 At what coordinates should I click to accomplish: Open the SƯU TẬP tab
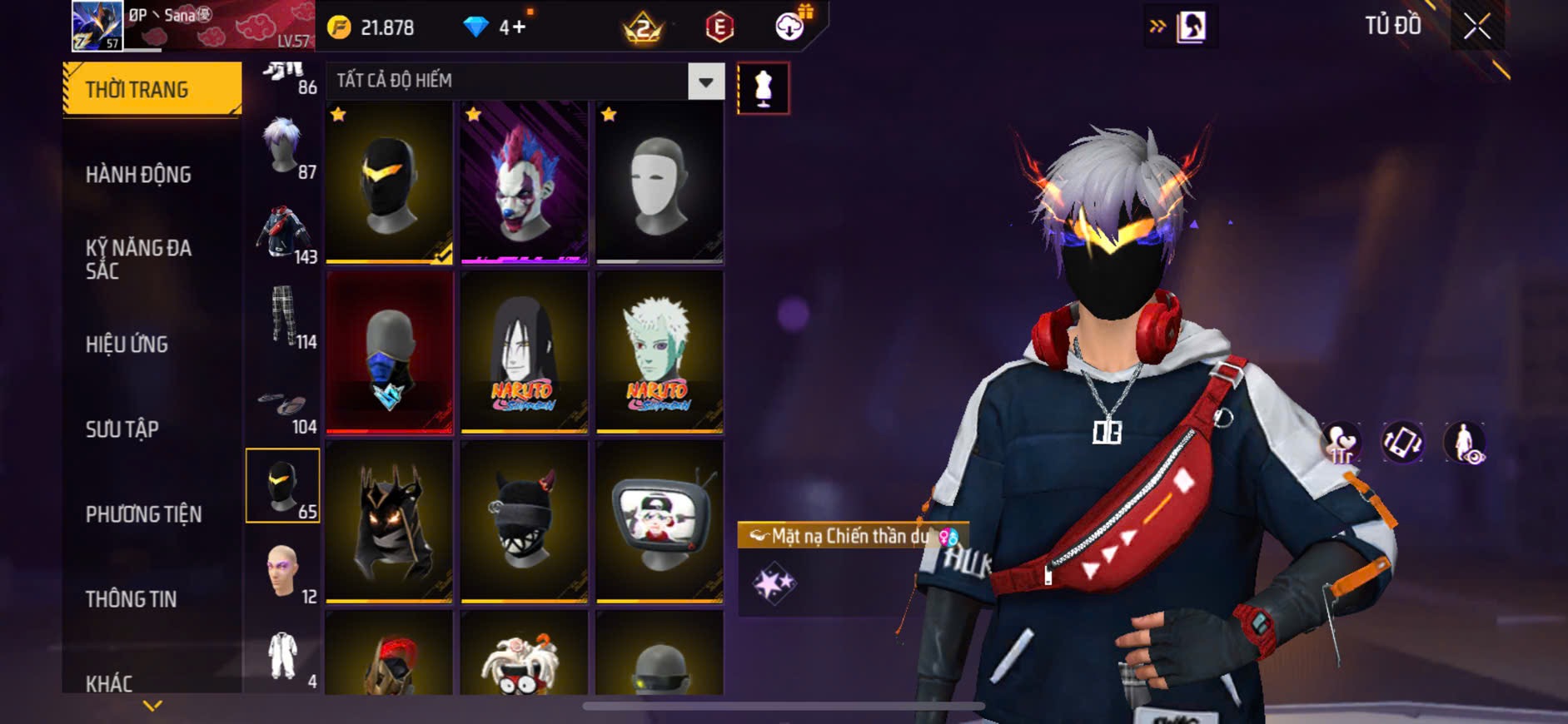coord(122,429)
